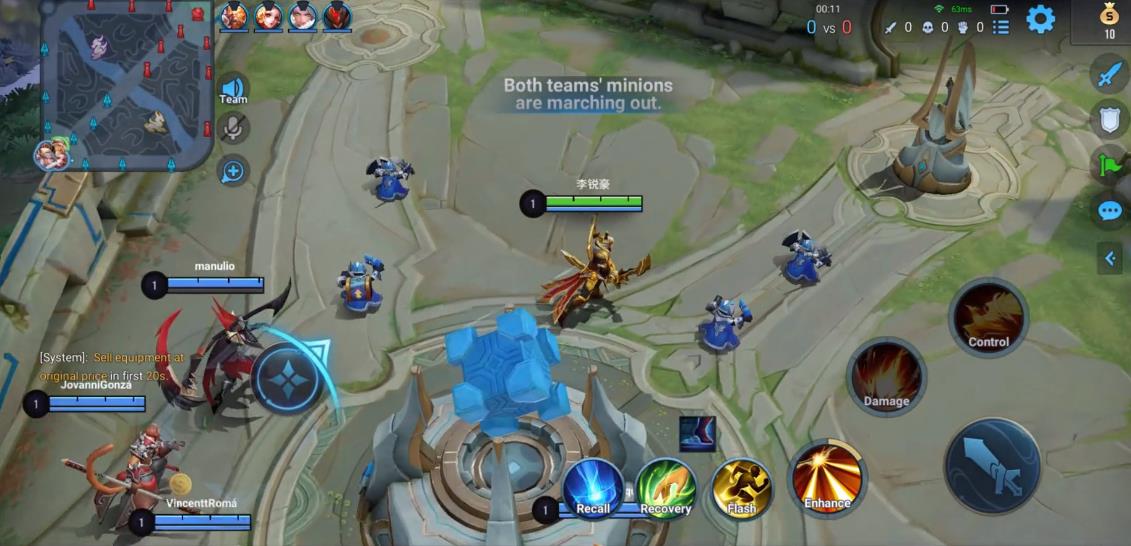Send the green flag signal
1131x546 pixels.
click(x=1110, y=165)
